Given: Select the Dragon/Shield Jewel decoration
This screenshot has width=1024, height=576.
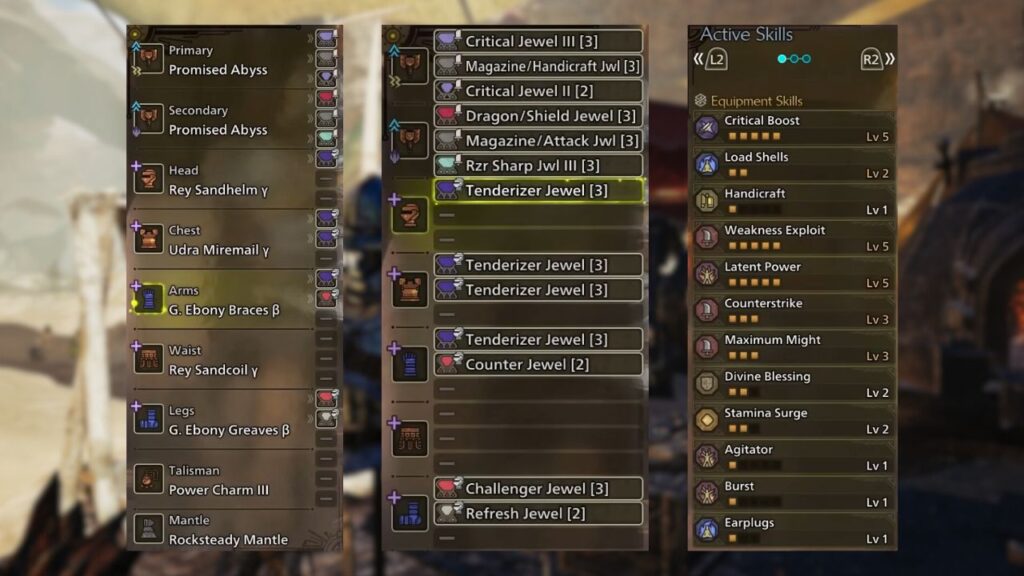Looking at the screenshot, I should (x=538, y=116).
